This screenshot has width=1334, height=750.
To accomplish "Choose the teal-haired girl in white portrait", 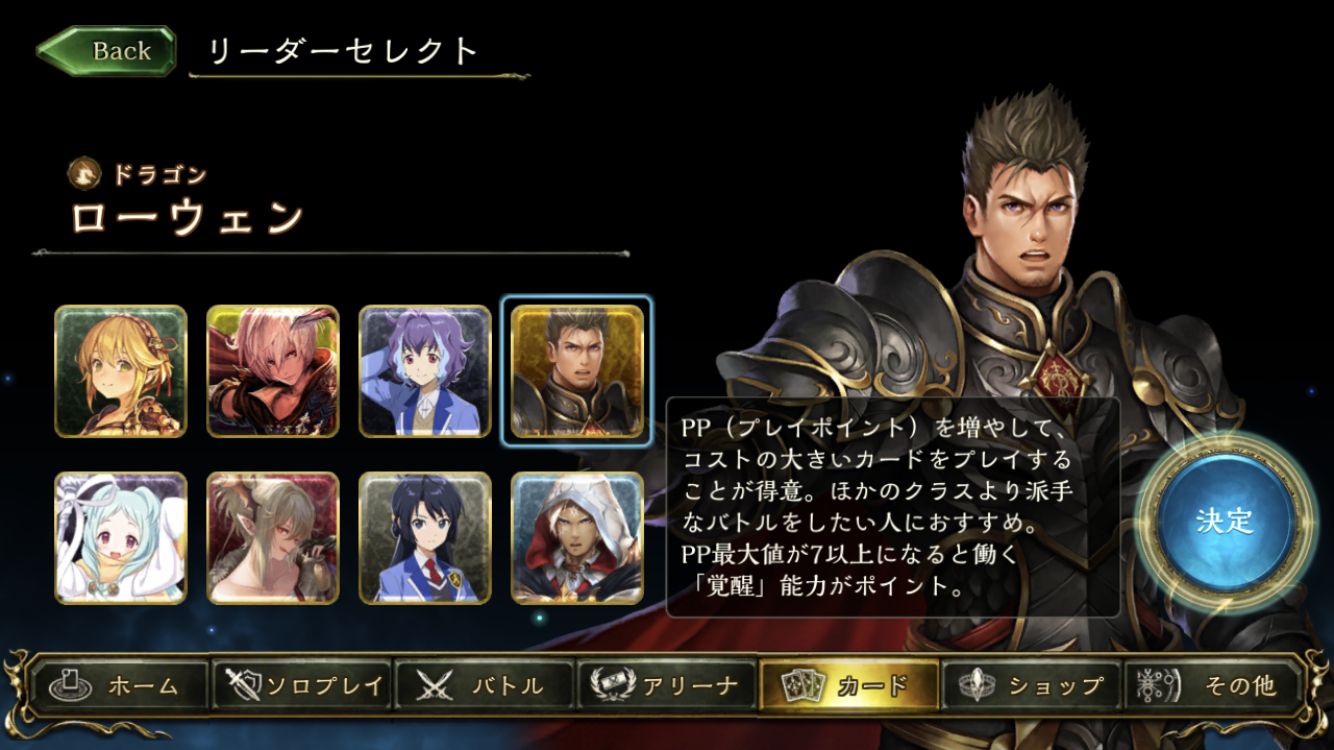I will click(x=121, y=538).
